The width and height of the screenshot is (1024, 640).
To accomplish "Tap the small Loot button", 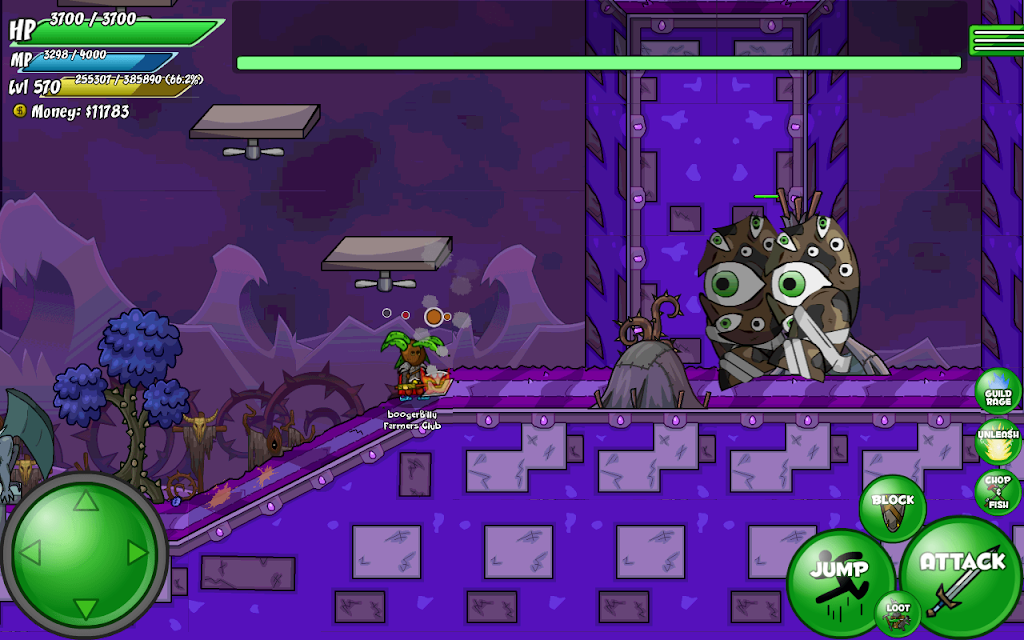I will click(897, 613).
